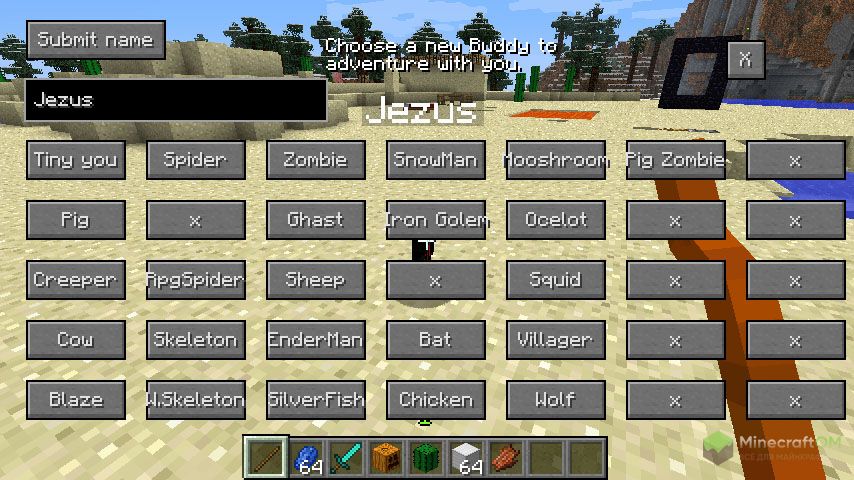Viewport: 854px width, 480px height.
Task: Focus the name text field containing Jezus
Action: (x=176, y=100)
